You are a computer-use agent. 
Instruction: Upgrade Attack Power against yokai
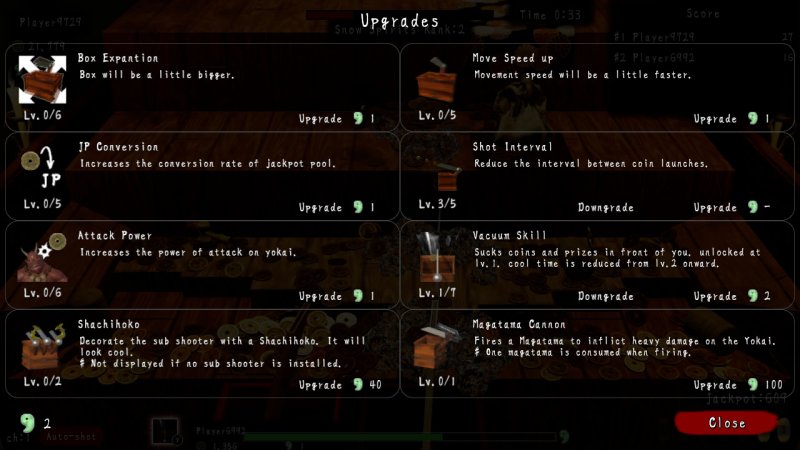(x=337, y=297)
